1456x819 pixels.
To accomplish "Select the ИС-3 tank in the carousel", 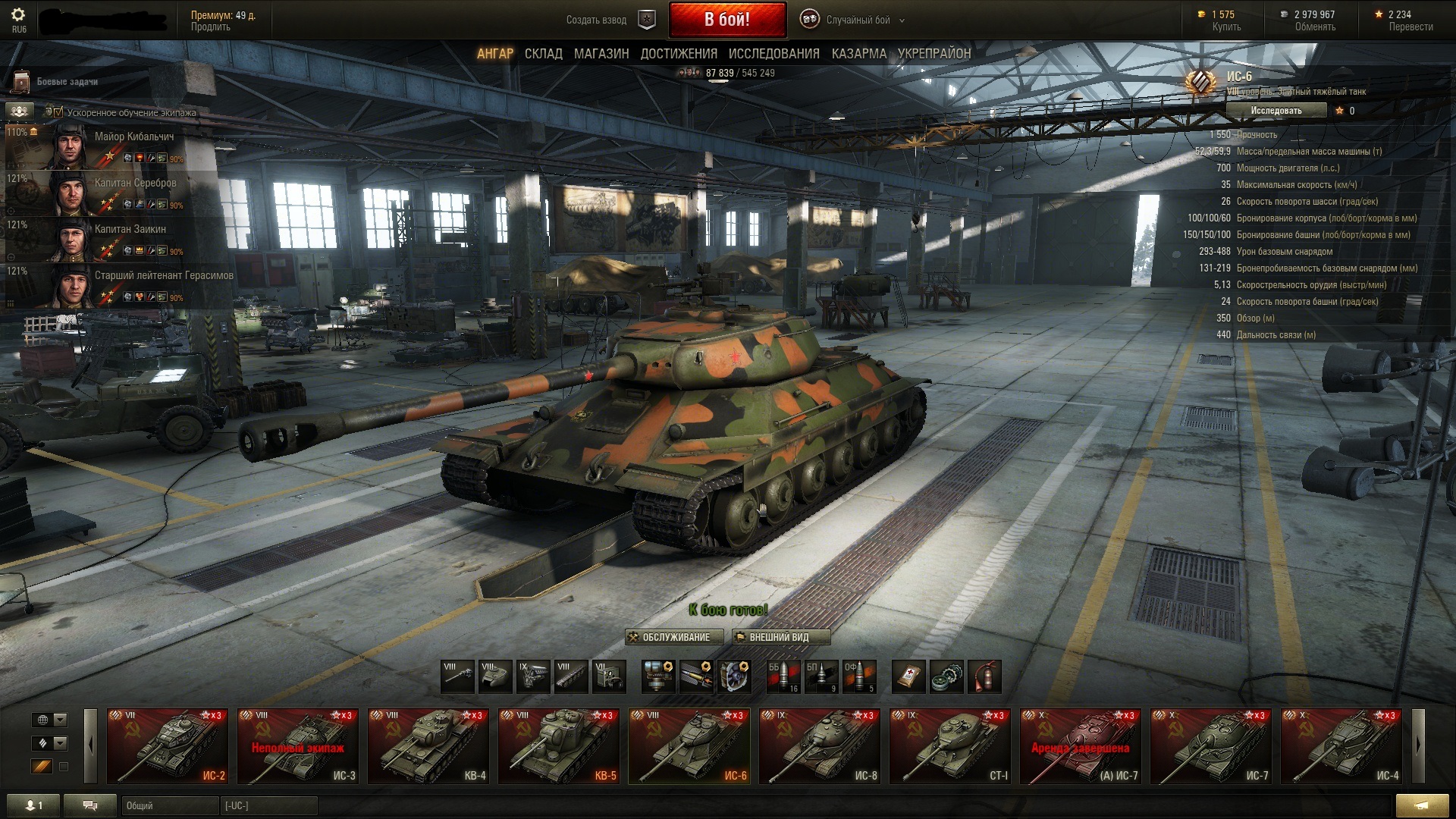I will [x=297, y=746].
